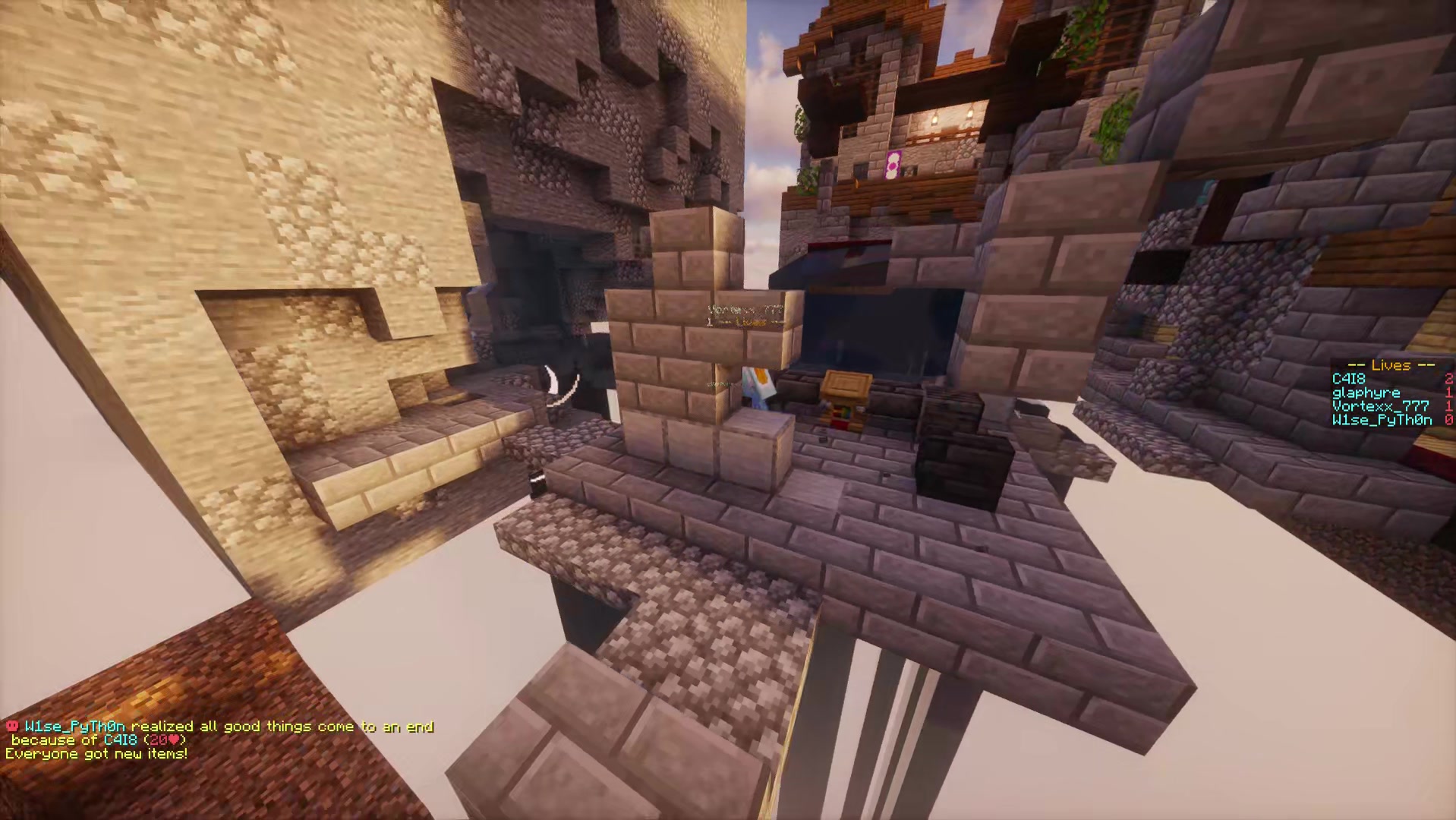Viewport: 1456px width, 820px height.
Task: Click the heart death icon in chat
Action: coord(12,726)
